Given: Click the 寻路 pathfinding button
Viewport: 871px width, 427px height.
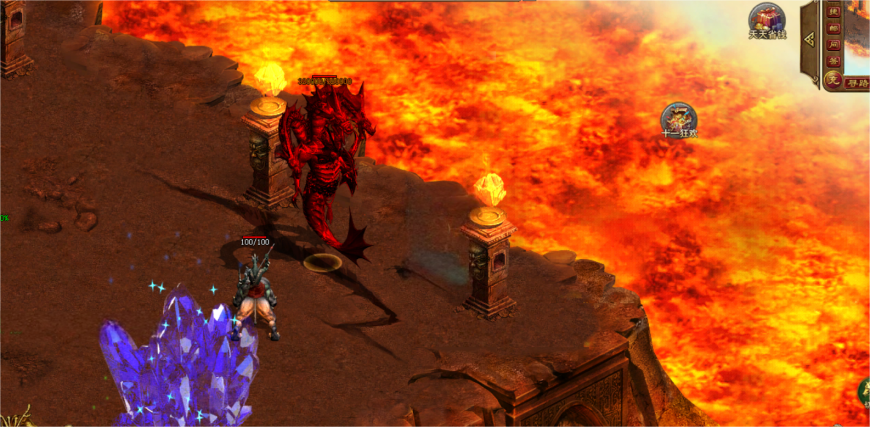Looking at the screenshot, I should point(857,84).
